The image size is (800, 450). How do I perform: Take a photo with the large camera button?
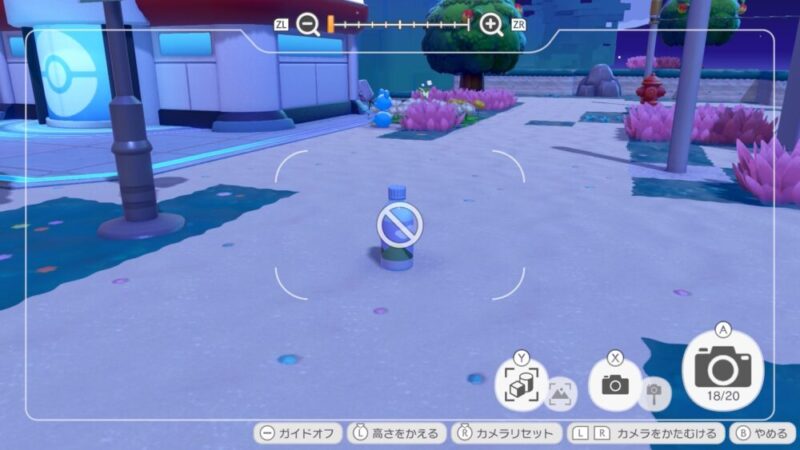[x=722, y=371]
